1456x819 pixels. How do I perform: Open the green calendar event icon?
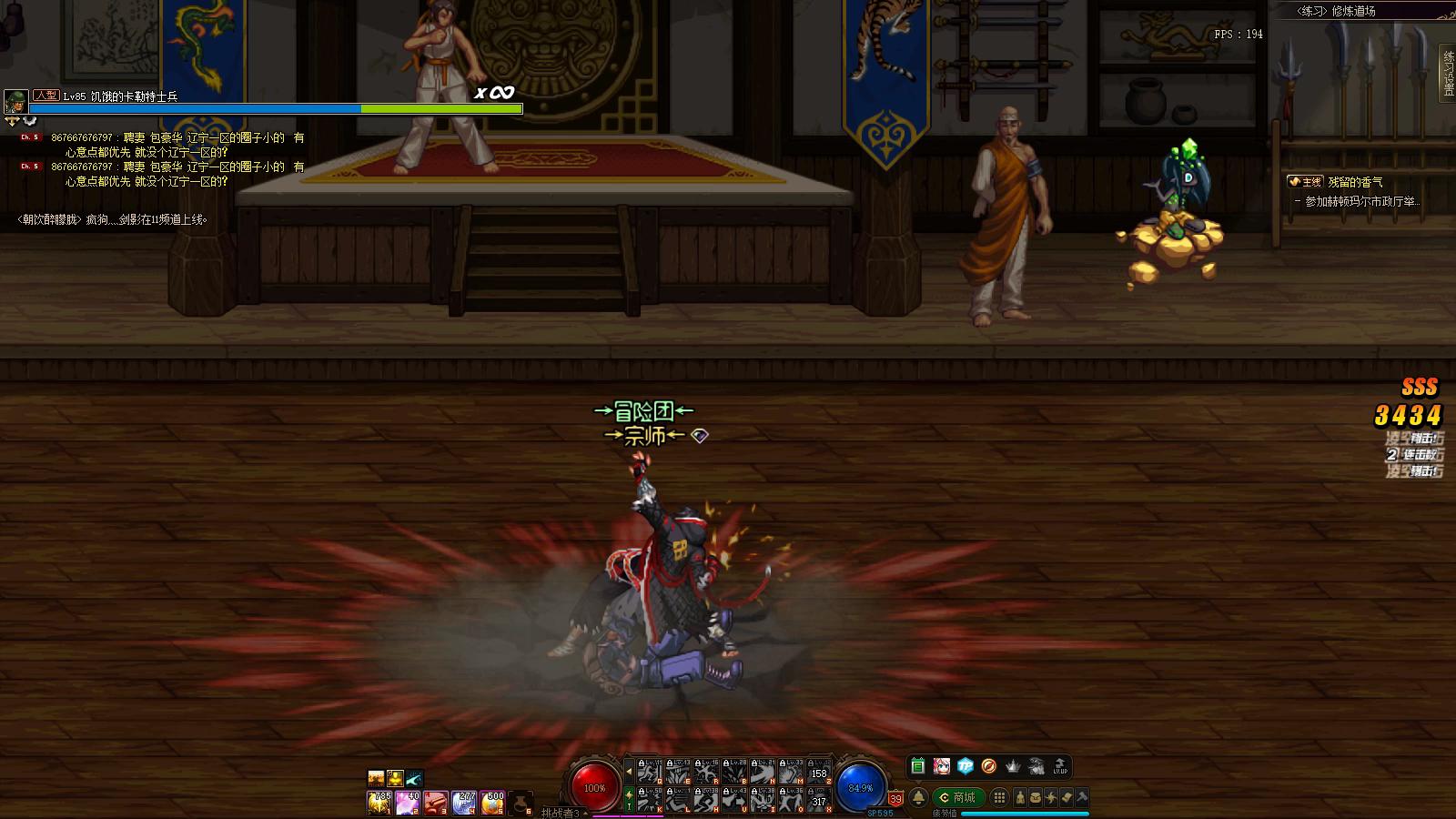click(x=917, y=766)
